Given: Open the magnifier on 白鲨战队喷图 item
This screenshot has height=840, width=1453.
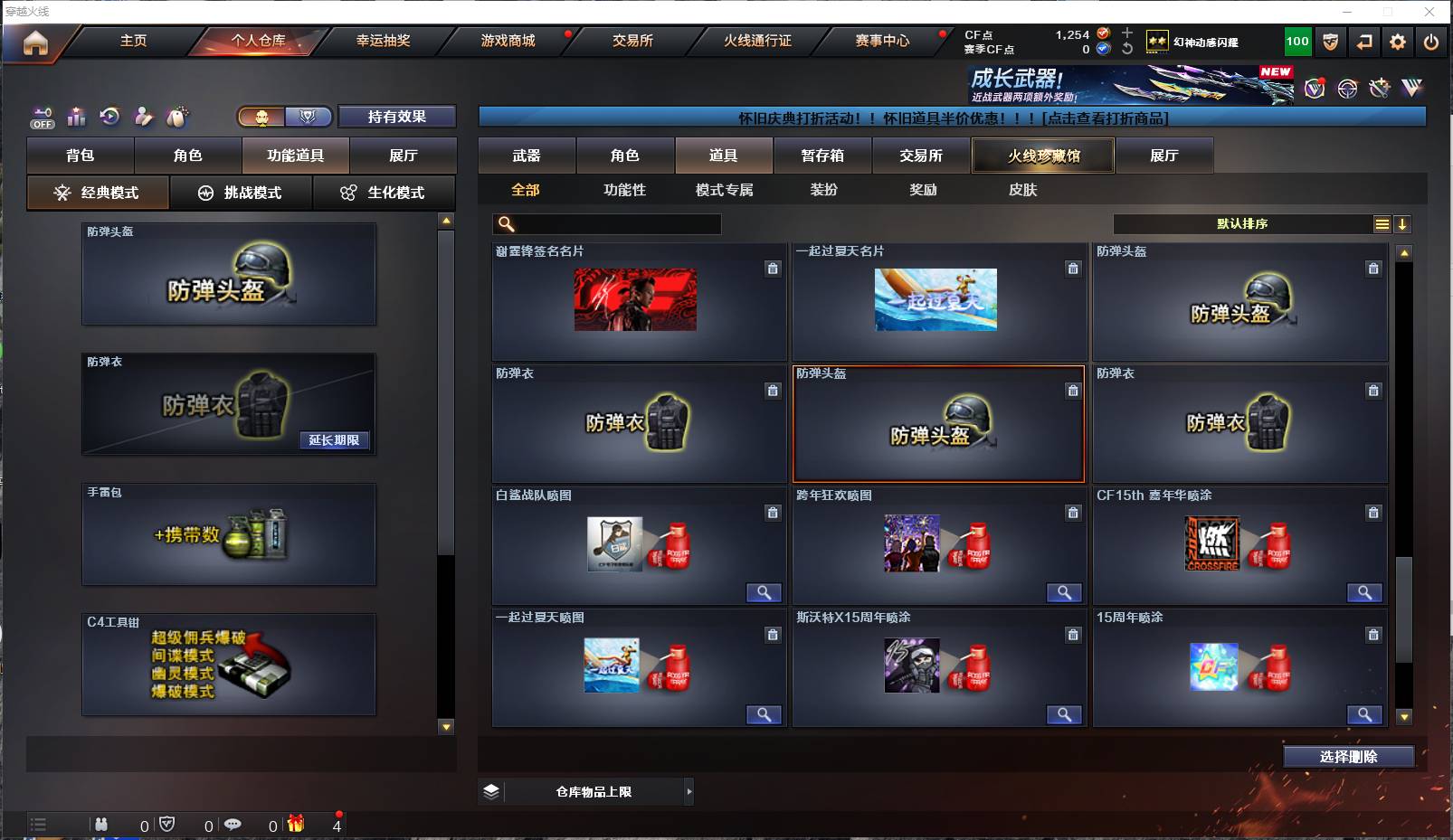Looking at the screenshot, I should (764, 592).
